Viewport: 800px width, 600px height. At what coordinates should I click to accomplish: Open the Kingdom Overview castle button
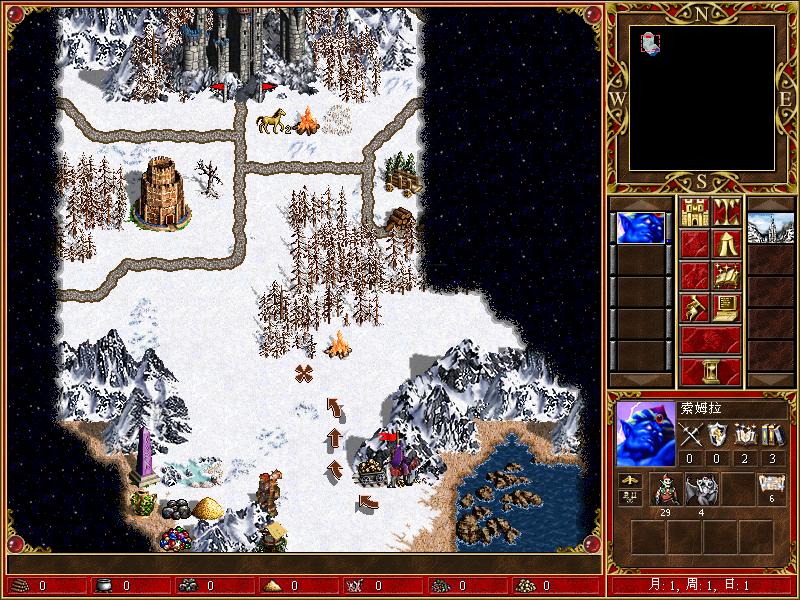[x=694, y=212]
